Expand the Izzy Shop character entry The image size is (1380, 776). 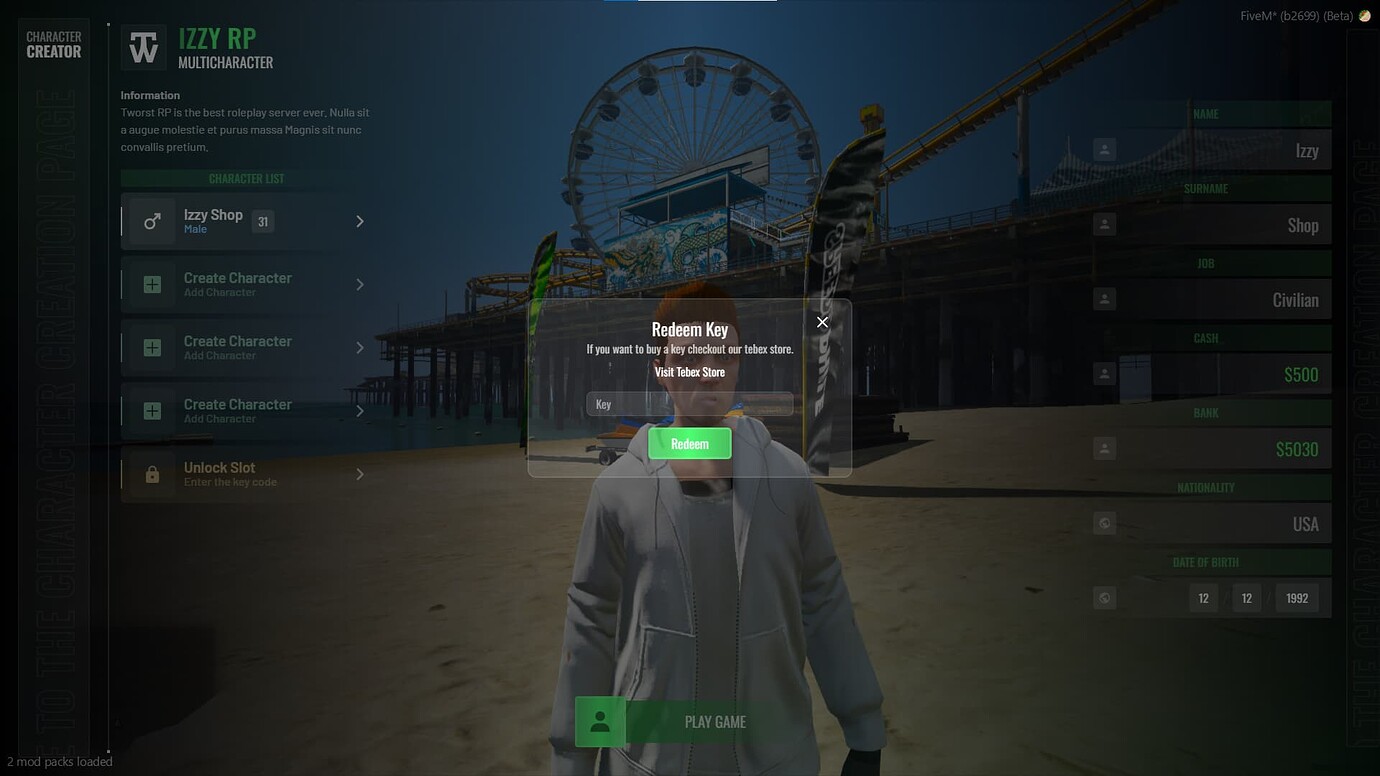pyautogui.click(x=359, y=220)
